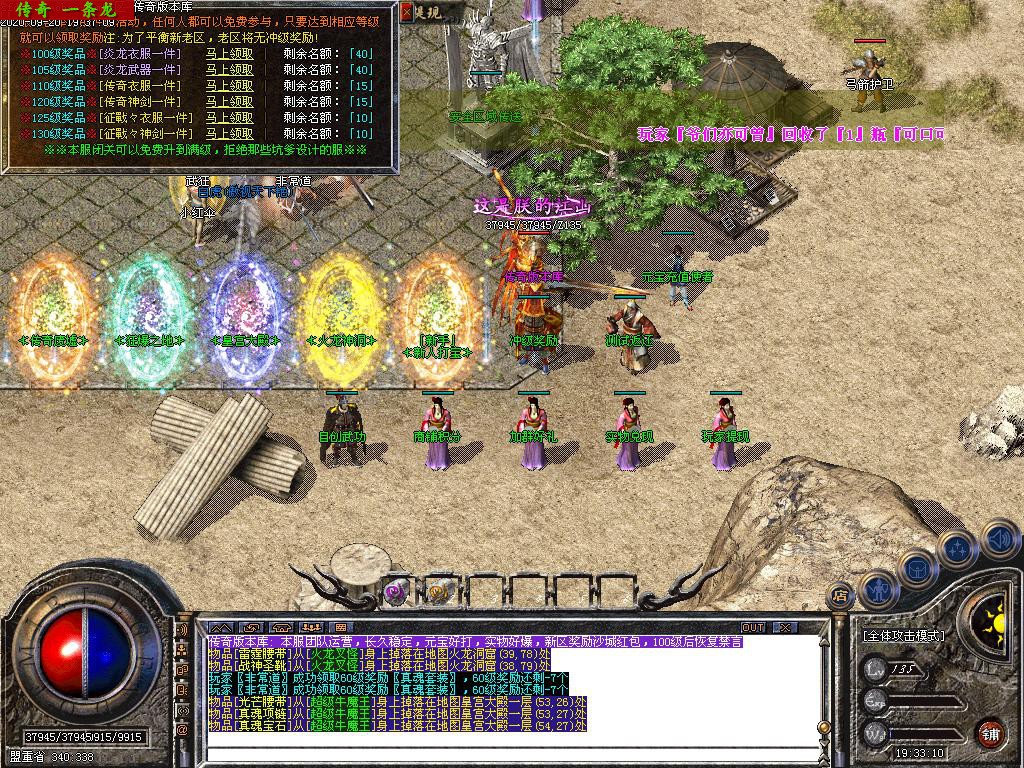This screenshot has width=1024, height=768.
Task: Use the purple item in the hotbar
Action: 394,592
